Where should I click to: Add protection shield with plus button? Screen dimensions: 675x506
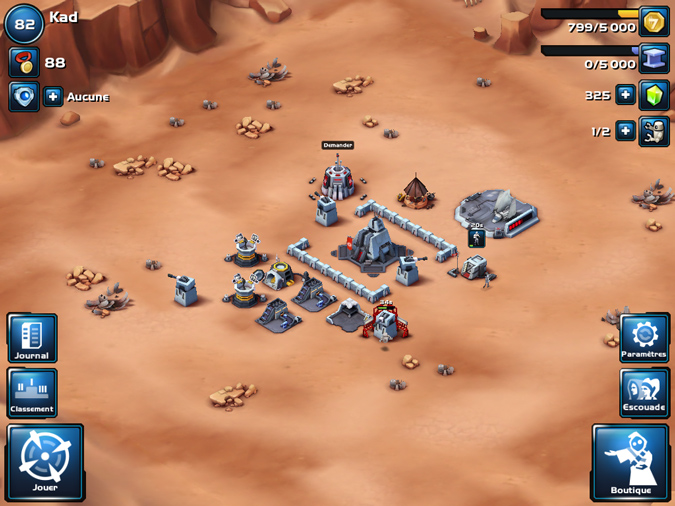click(54, 97)
